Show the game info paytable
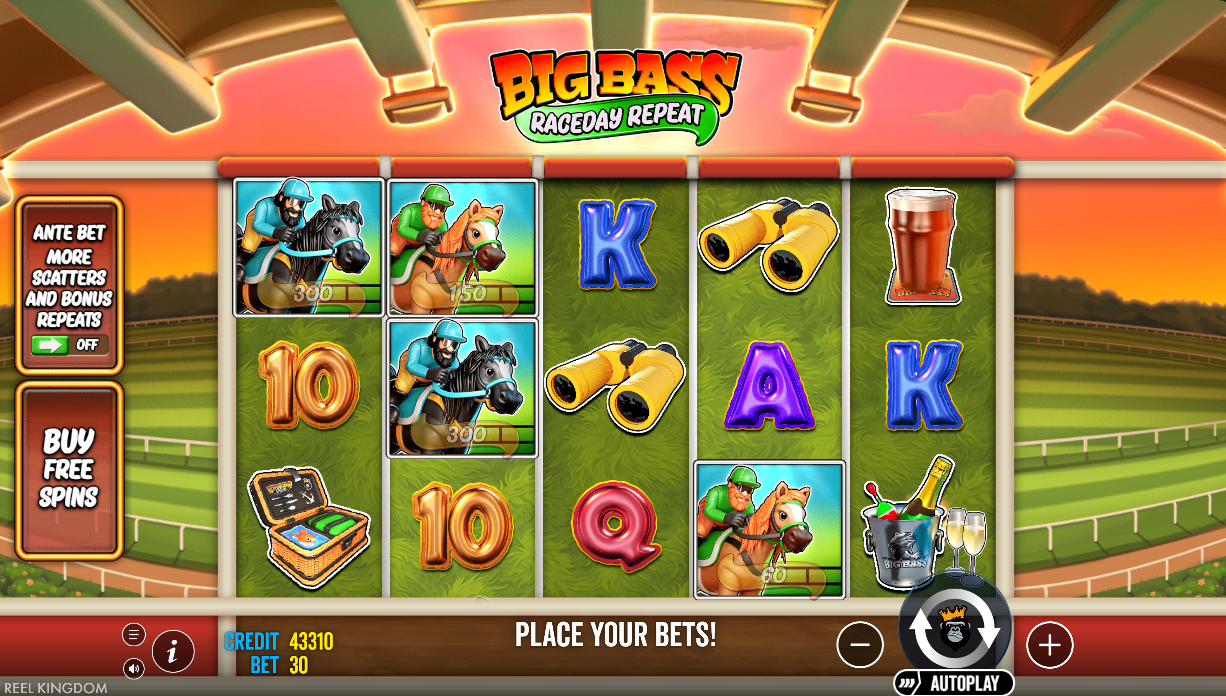 click(173, 652)
